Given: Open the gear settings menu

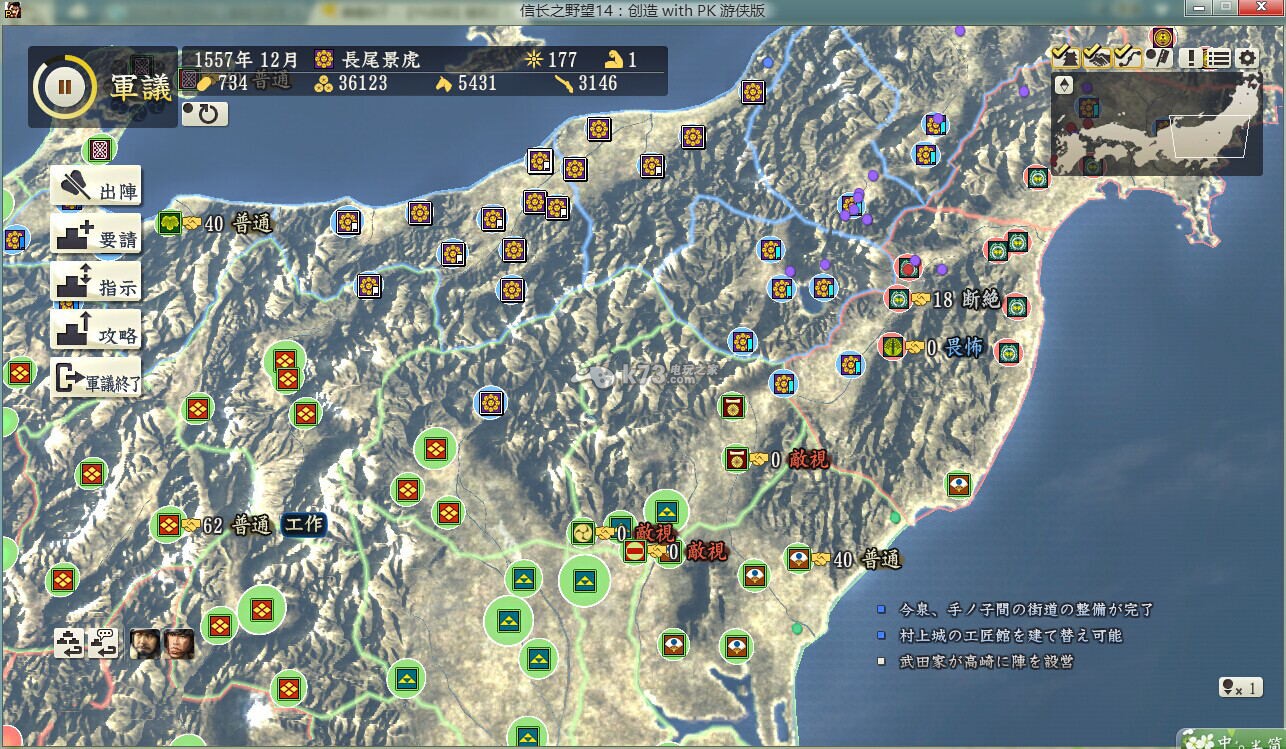Looking at the screenshot, I should (1247, 58).
